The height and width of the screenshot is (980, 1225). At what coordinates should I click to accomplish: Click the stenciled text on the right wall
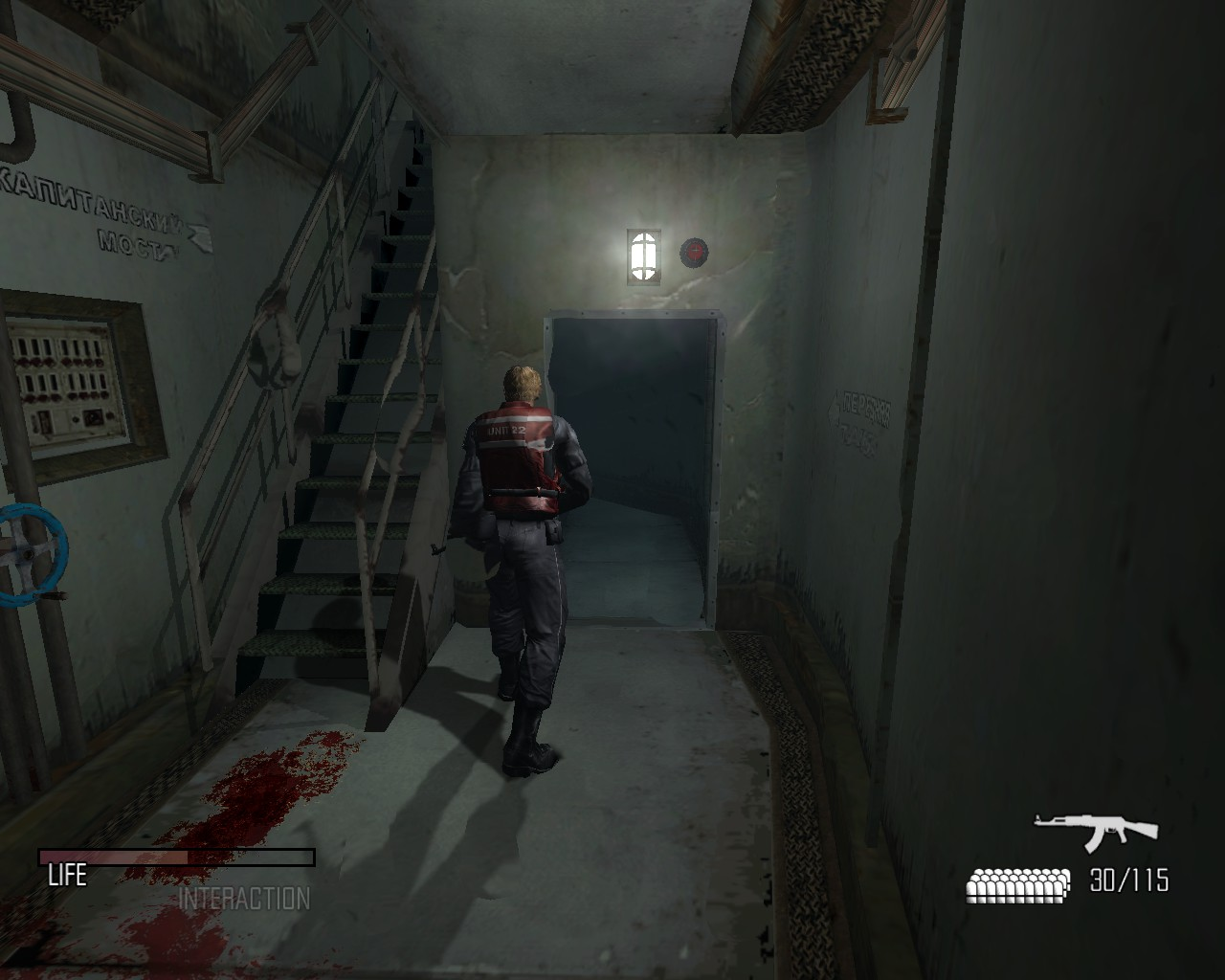point(858,416)
